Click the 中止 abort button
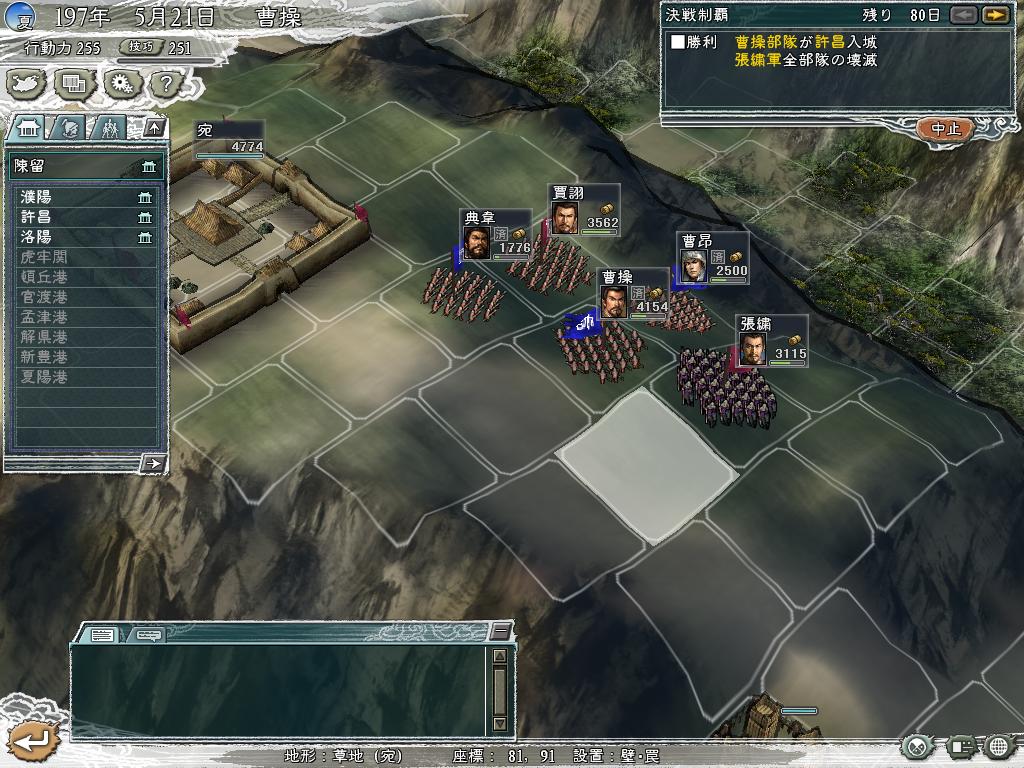 (945, 129)
